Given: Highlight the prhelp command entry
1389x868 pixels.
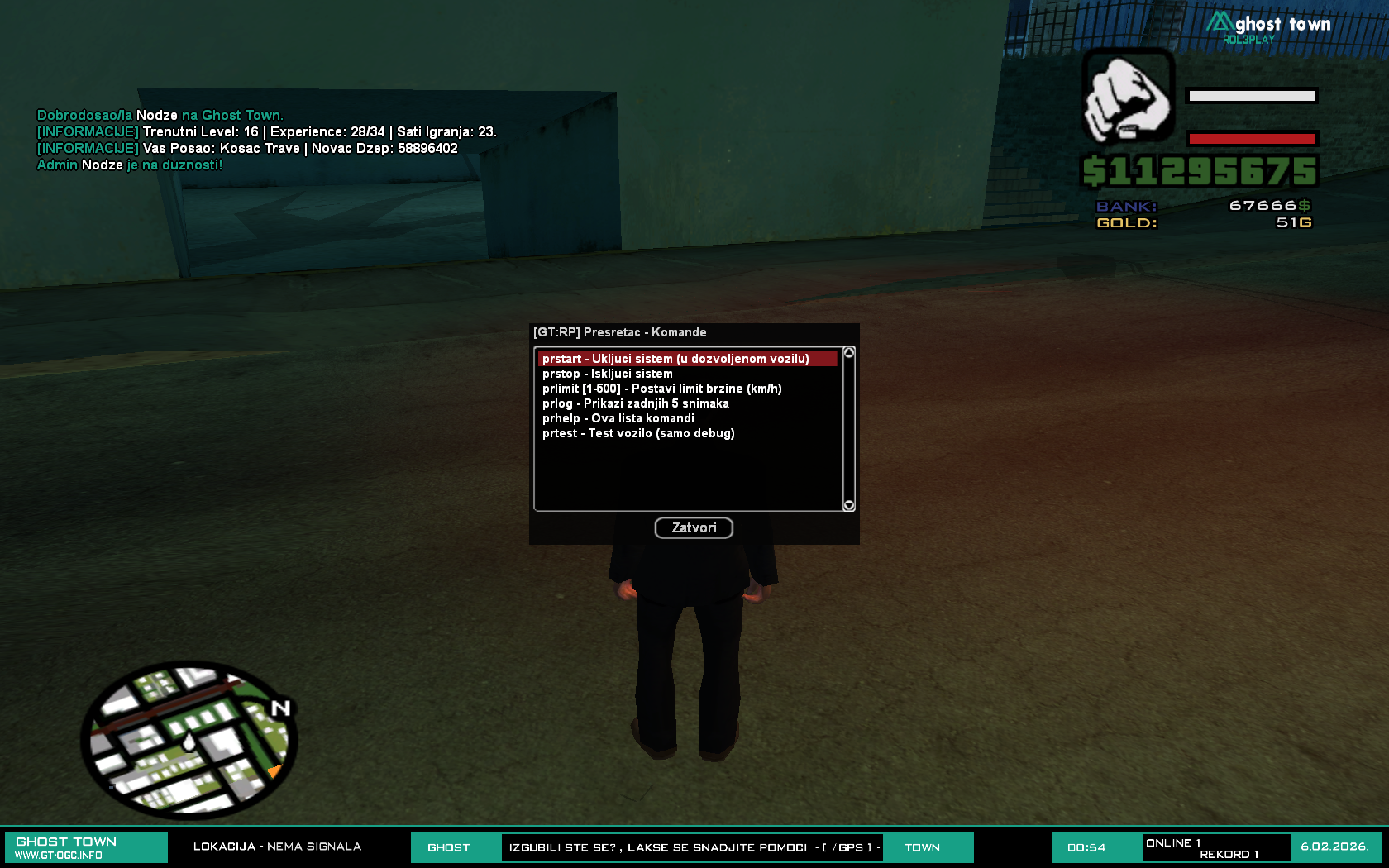Looking at the screenshot, I should (x=618, y=418).
